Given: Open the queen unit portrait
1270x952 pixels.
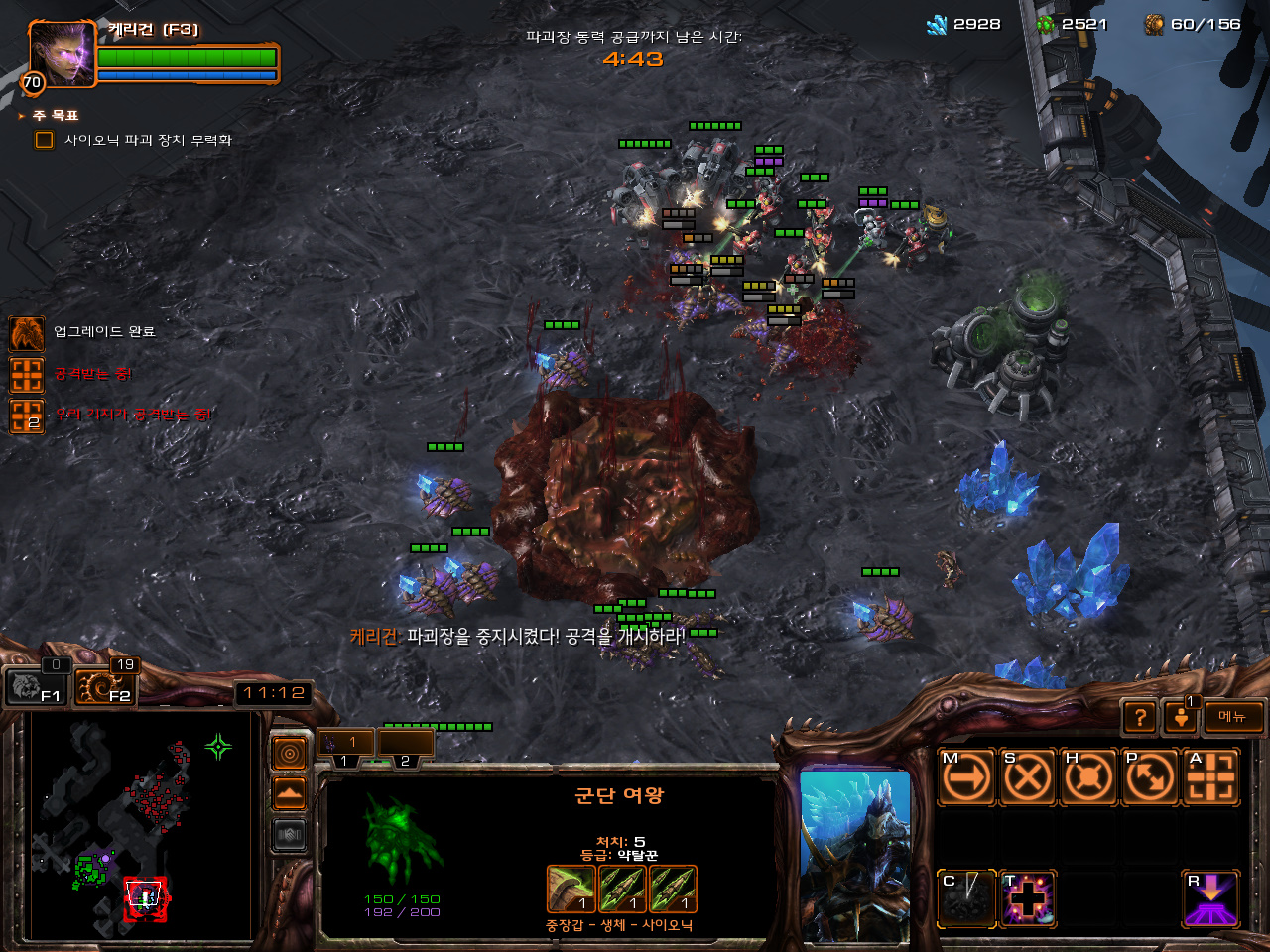Looking at the screenshot, I should pos(854,853).
